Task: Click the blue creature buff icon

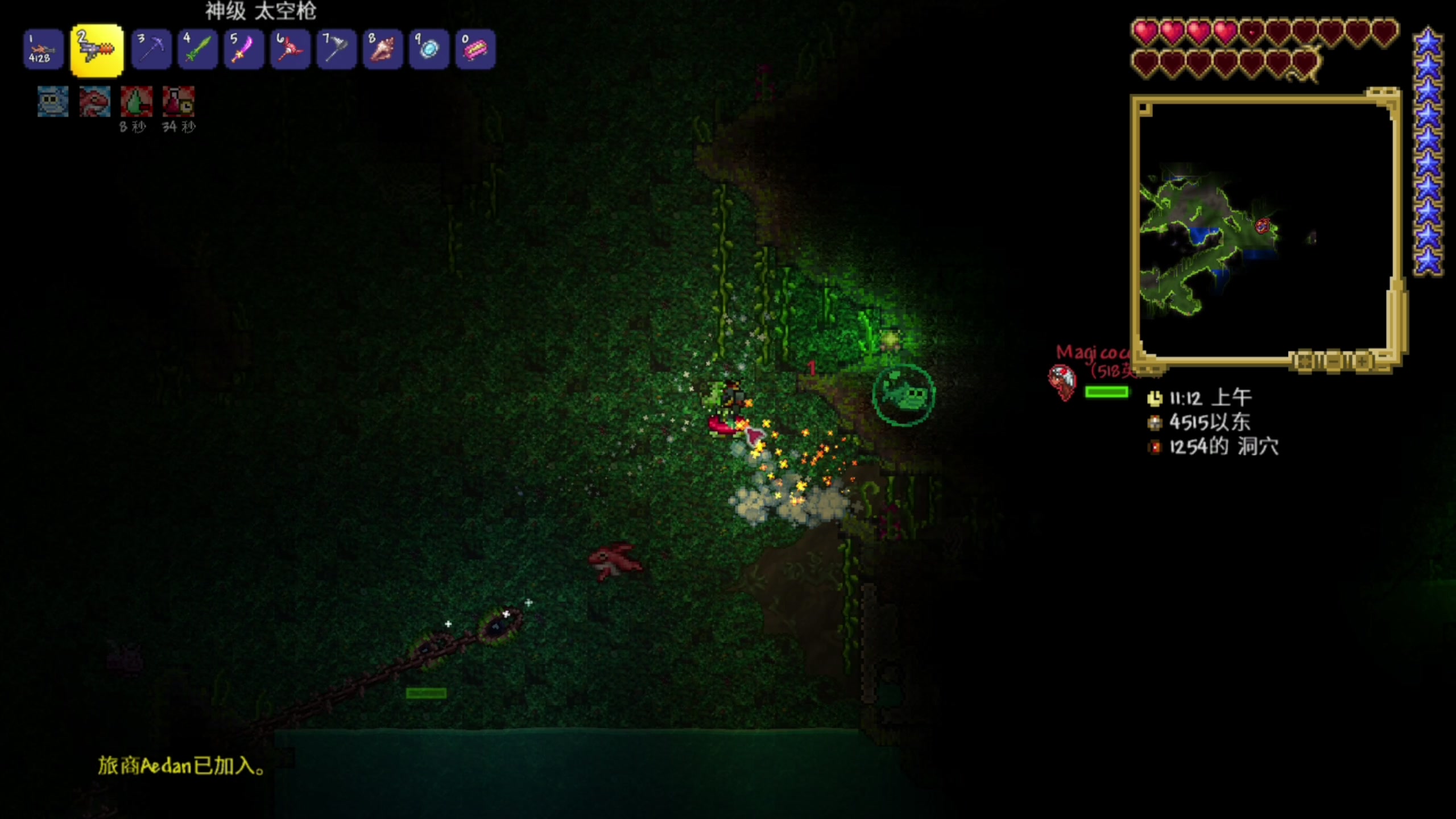Action: [x=53, y=102]
